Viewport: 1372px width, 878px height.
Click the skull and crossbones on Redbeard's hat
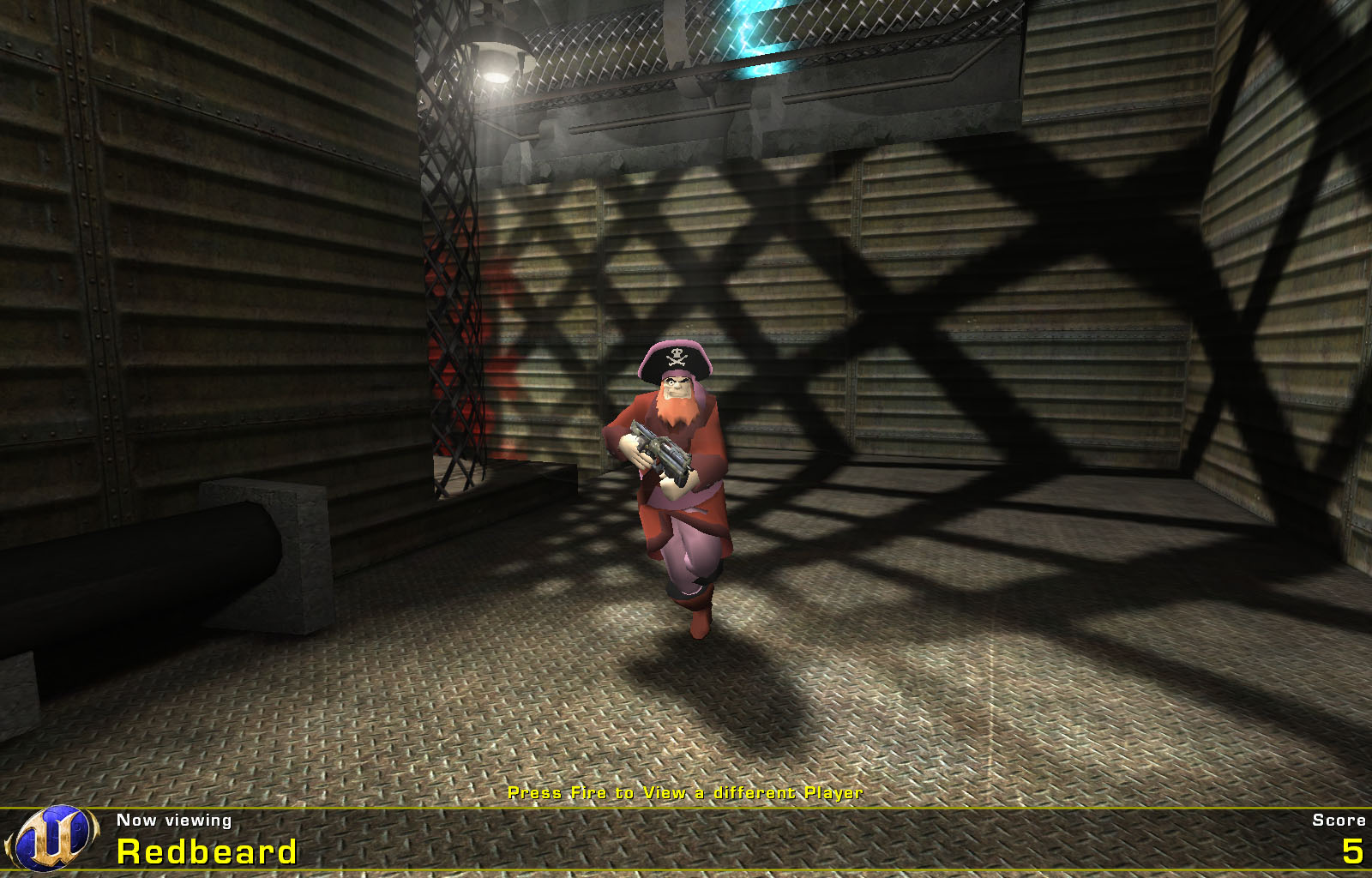(x=677, y=355)
